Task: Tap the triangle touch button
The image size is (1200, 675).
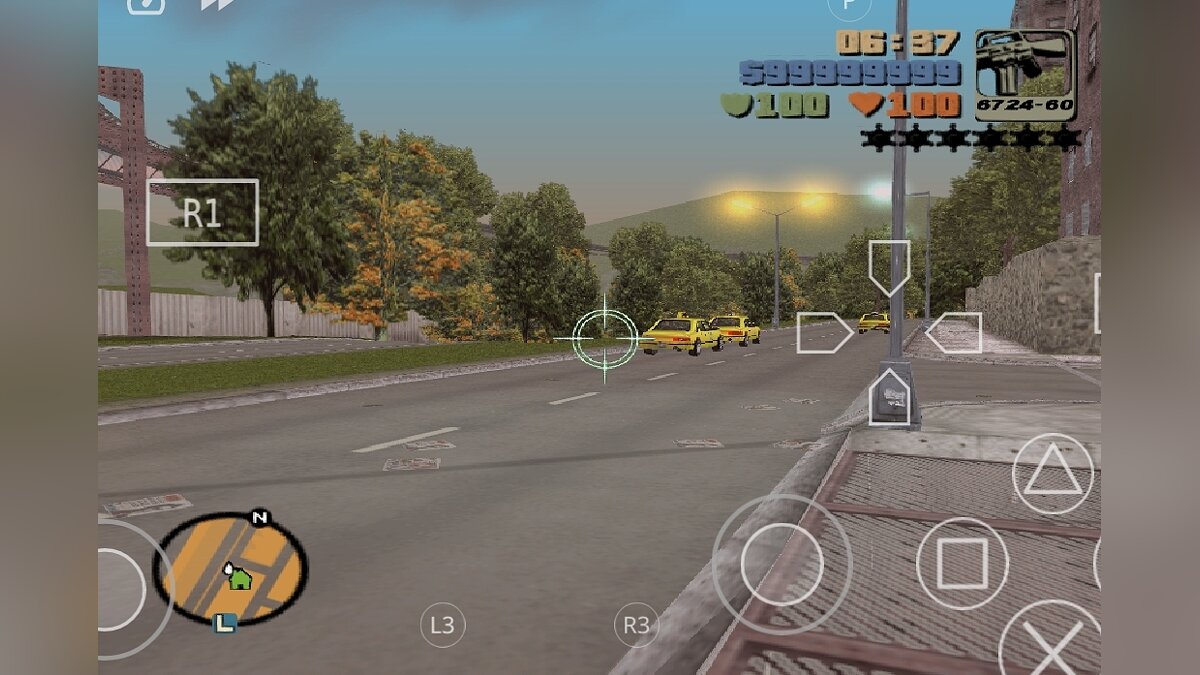Action: click(x=1053, y=474)
